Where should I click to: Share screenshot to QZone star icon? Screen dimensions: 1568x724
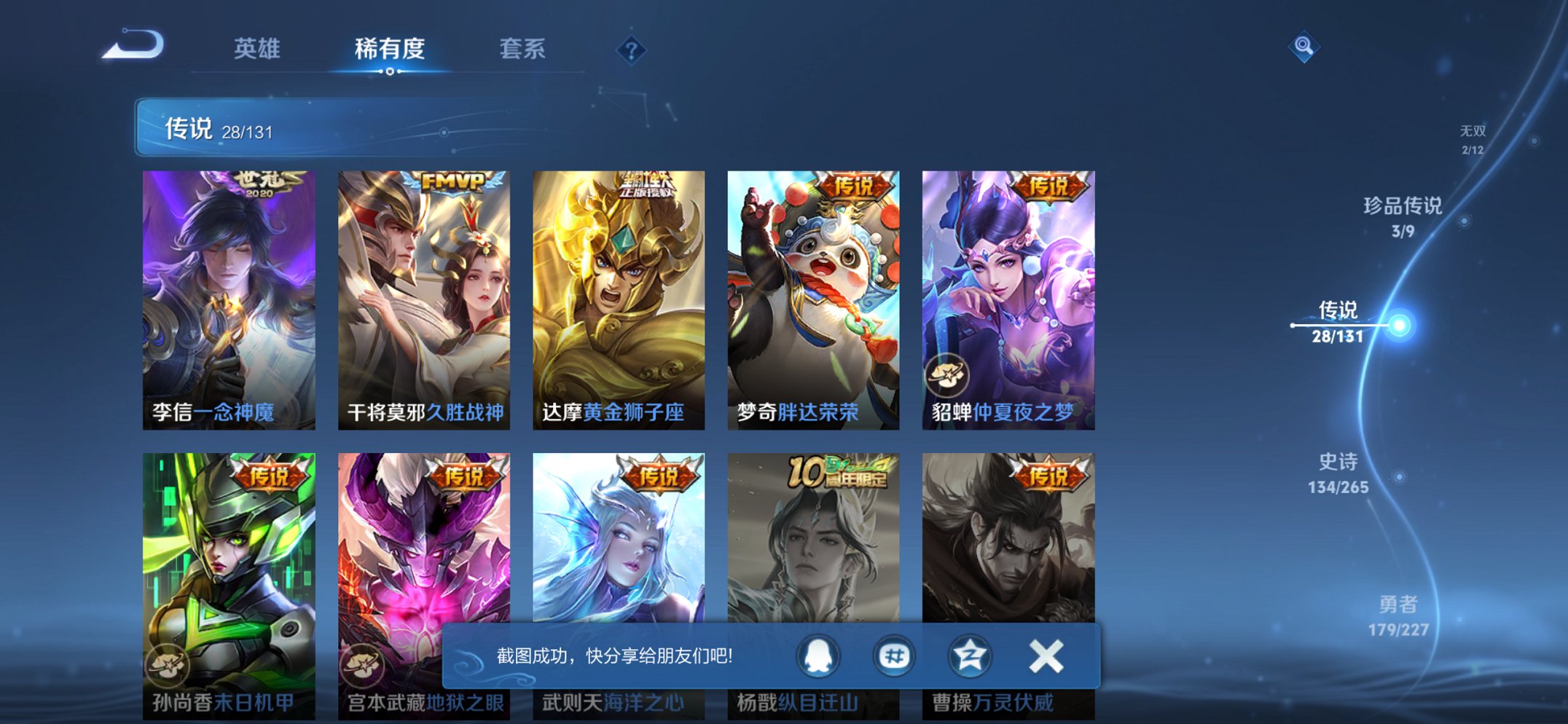[969, 655]
